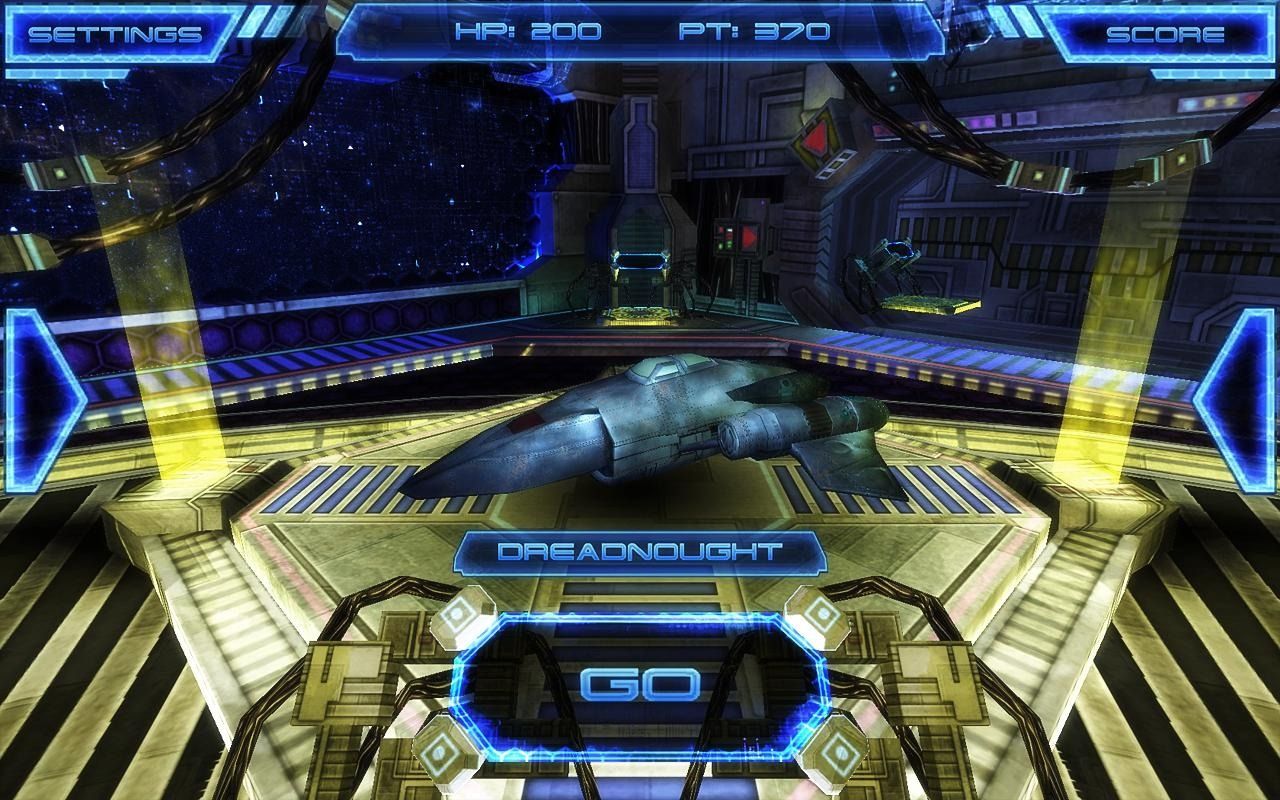Click the glowing blue left arrow emblem panel

tap(38, 400)
